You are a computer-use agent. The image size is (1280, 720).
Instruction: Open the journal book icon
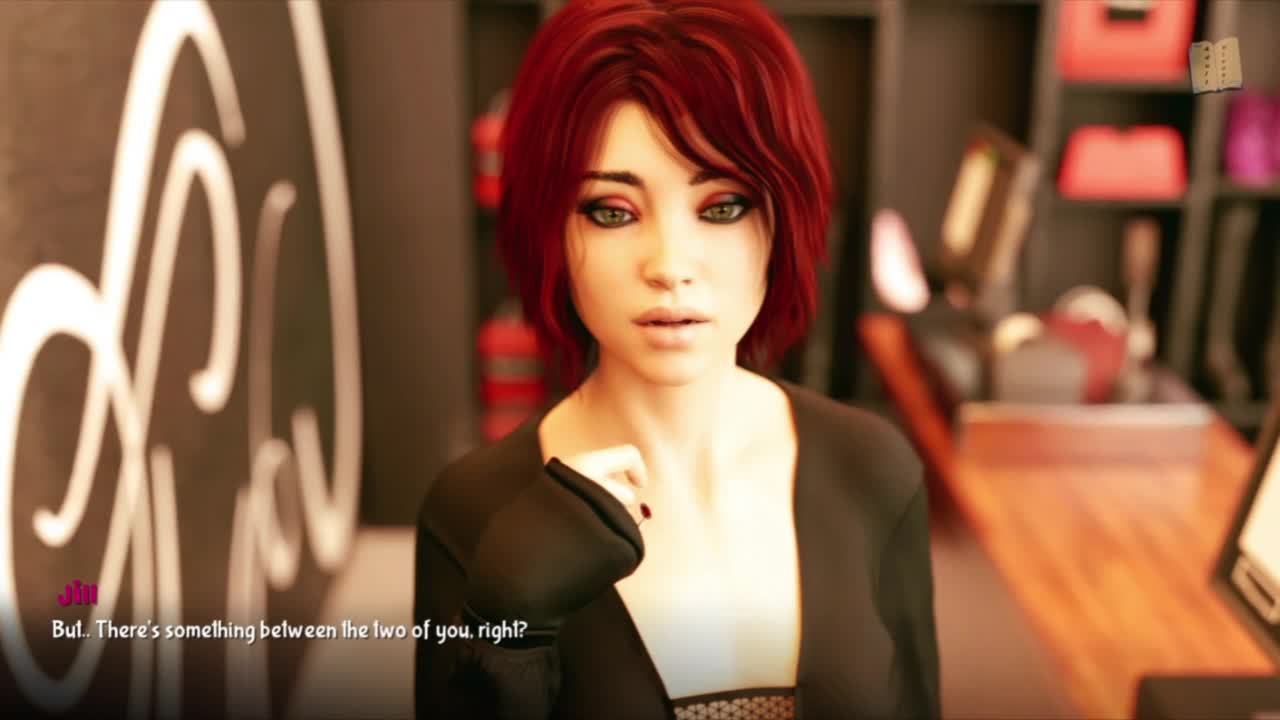(1215, 66)
